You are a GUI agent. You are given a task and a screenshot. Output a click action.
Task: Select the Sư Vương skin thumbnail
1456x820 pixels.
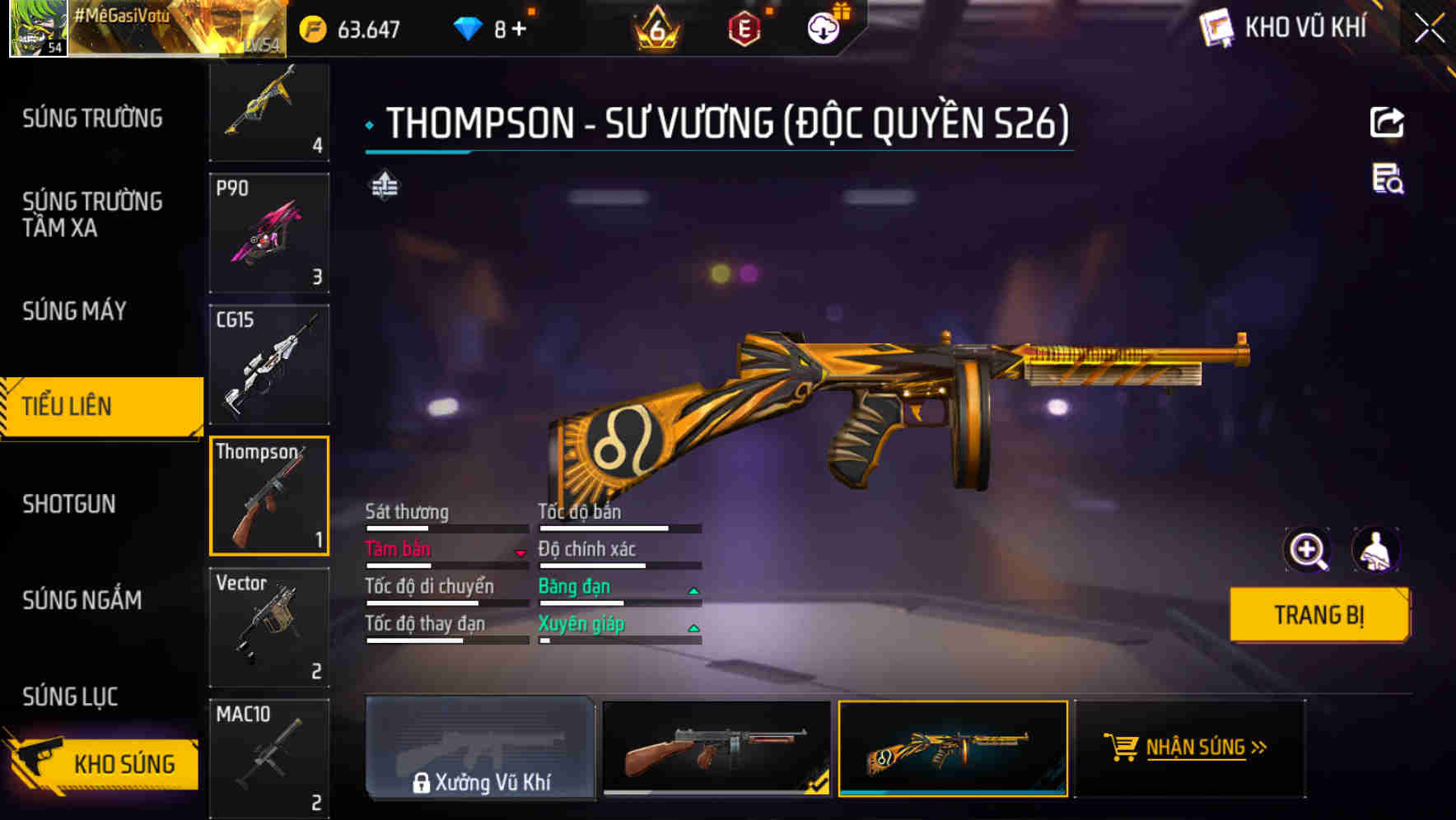952,749
